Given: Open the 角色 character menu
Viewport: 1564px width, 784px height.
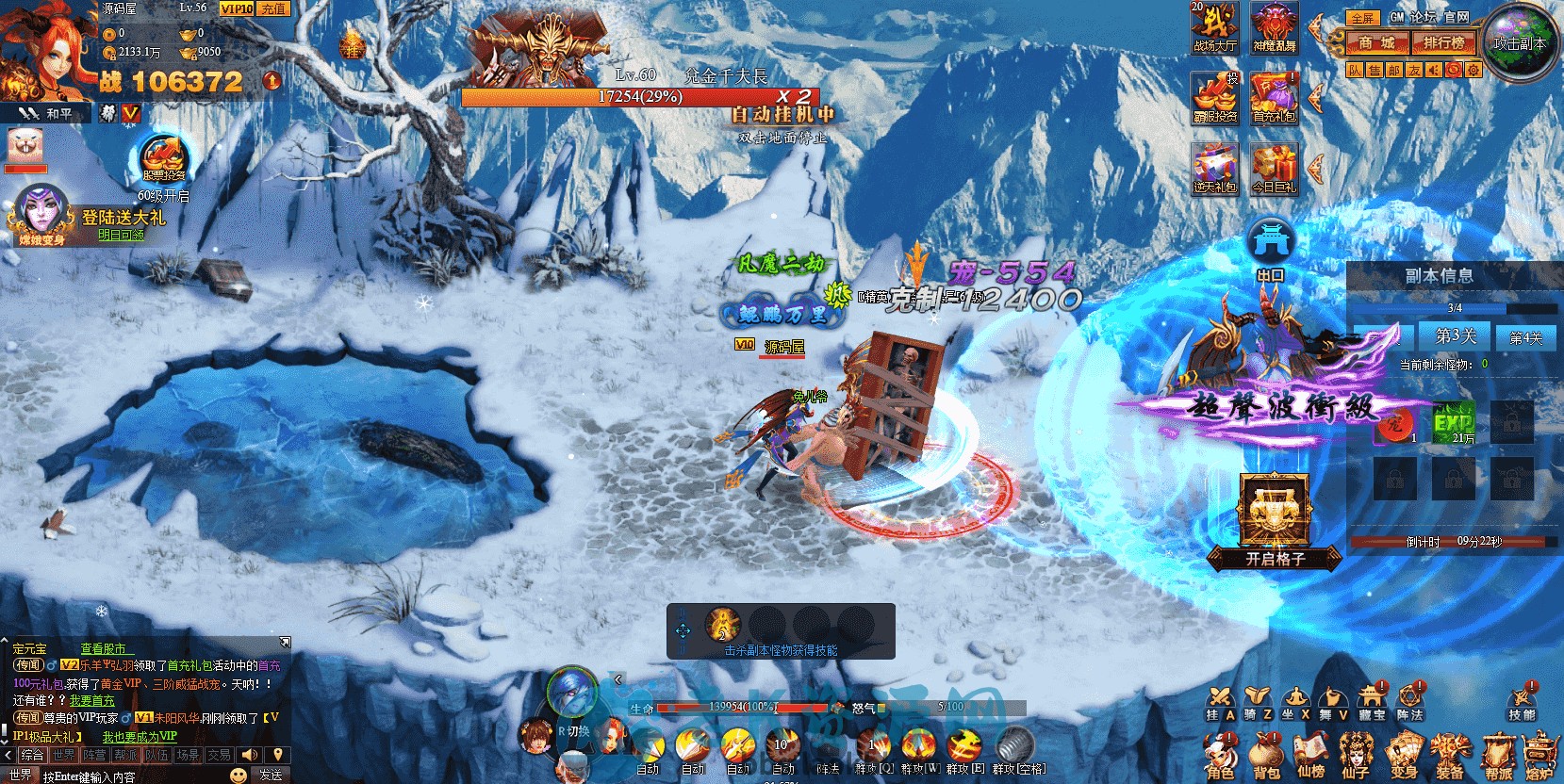Looking at the screenshot, I should pyautogui.click(x=1219, y=756).
